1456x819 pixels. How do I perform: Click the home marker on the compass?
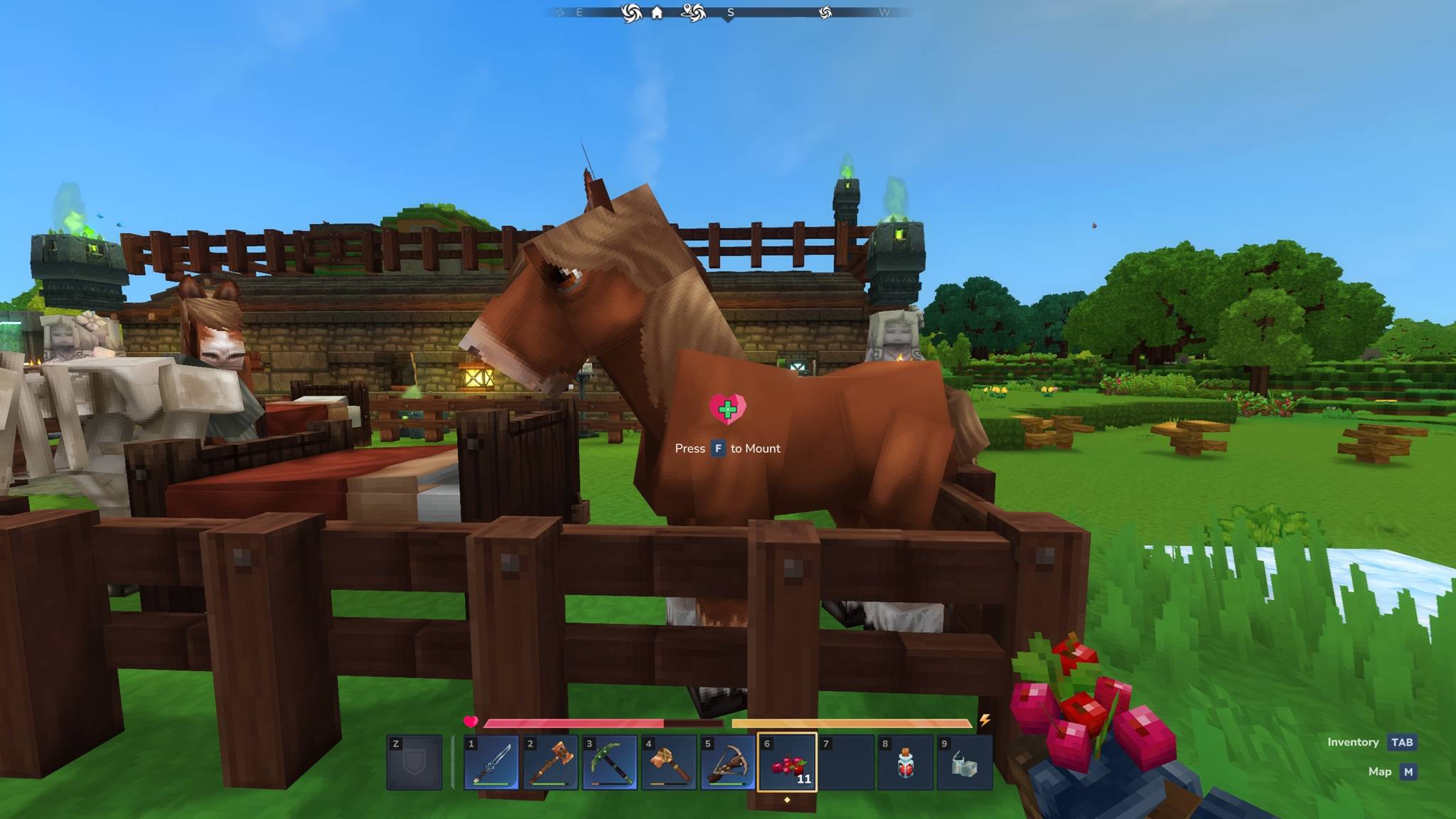[657, 13]
